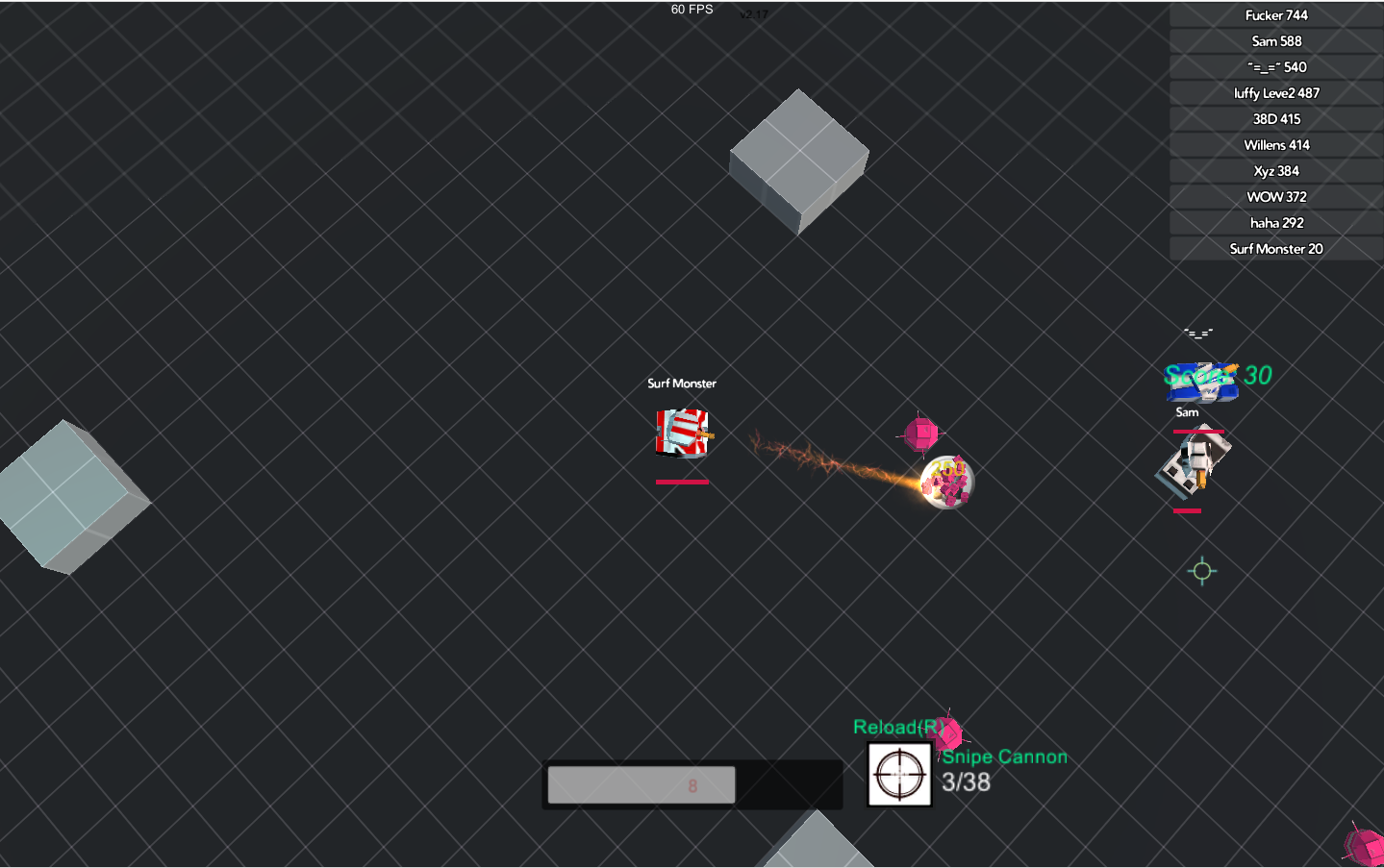Click Surf Monster's red health bar
Viewport: 1384px width, 868px height.
pos(682,480)
